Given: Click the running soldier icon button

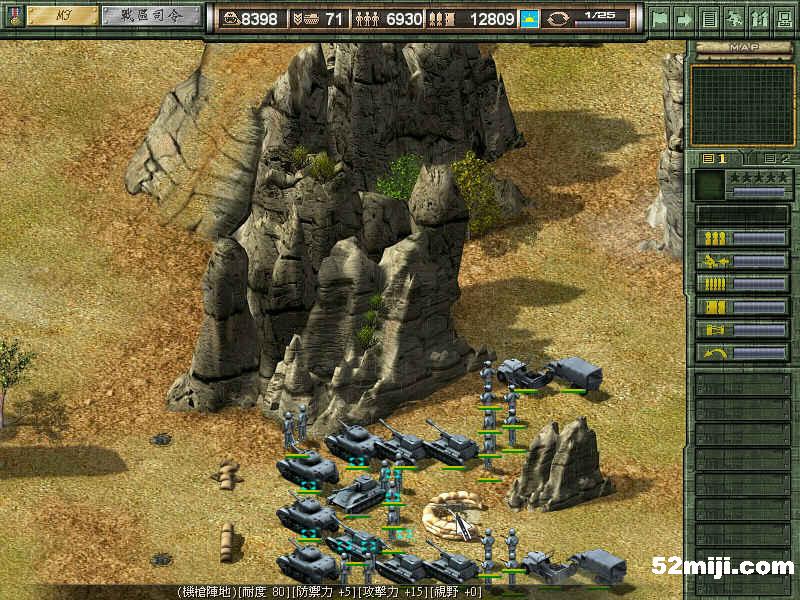Looking at the screenshot, I should click(x=734, y=18).
